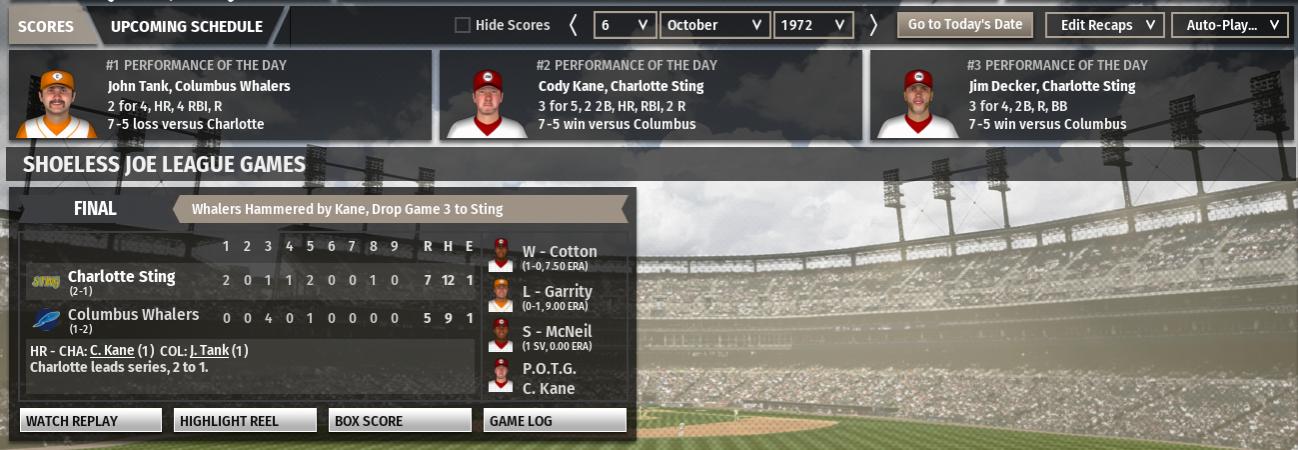Select Jim Decker's performance card
1298x450 pixels.
pyautogui.click(x=1082, y=96)
